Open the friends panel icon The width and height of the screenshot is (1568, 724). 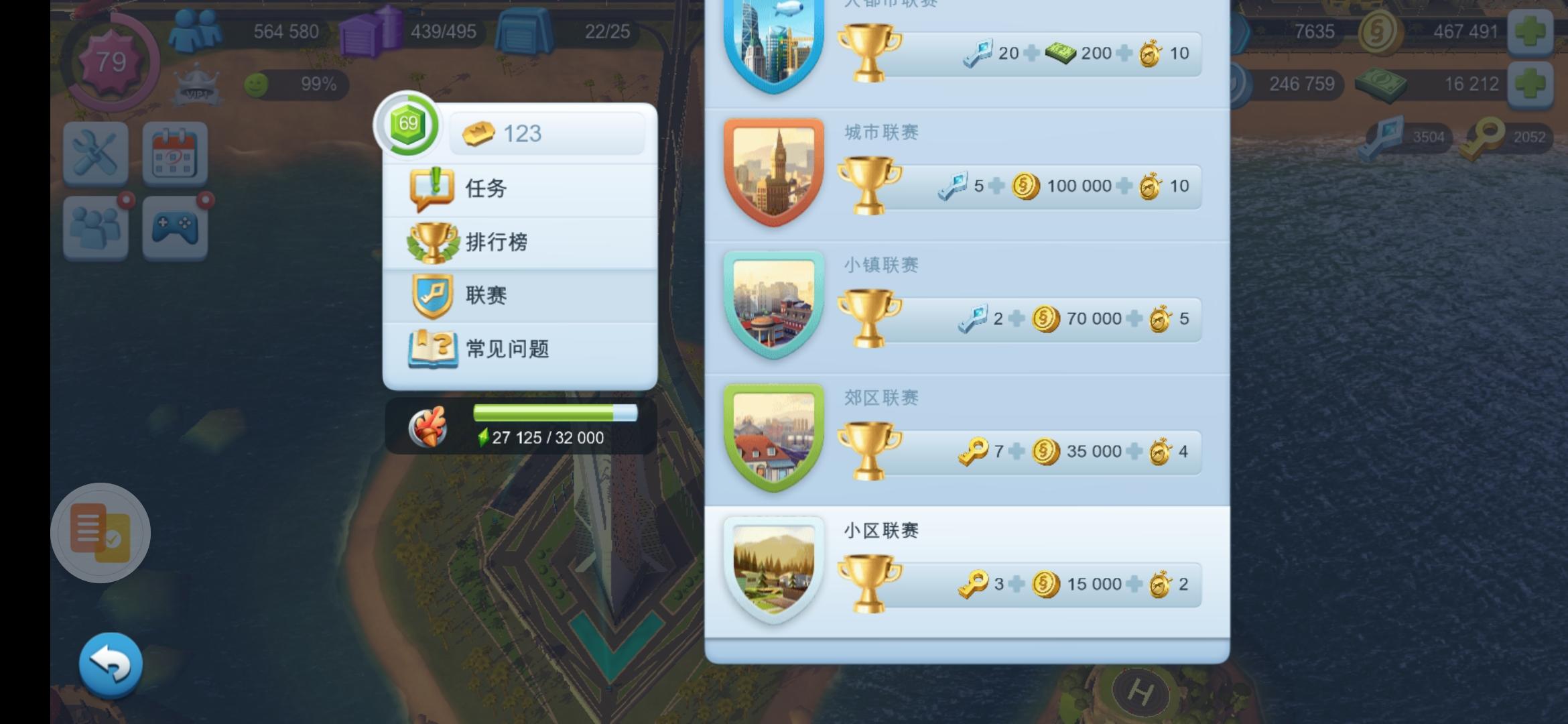click(x=96, y=228)
